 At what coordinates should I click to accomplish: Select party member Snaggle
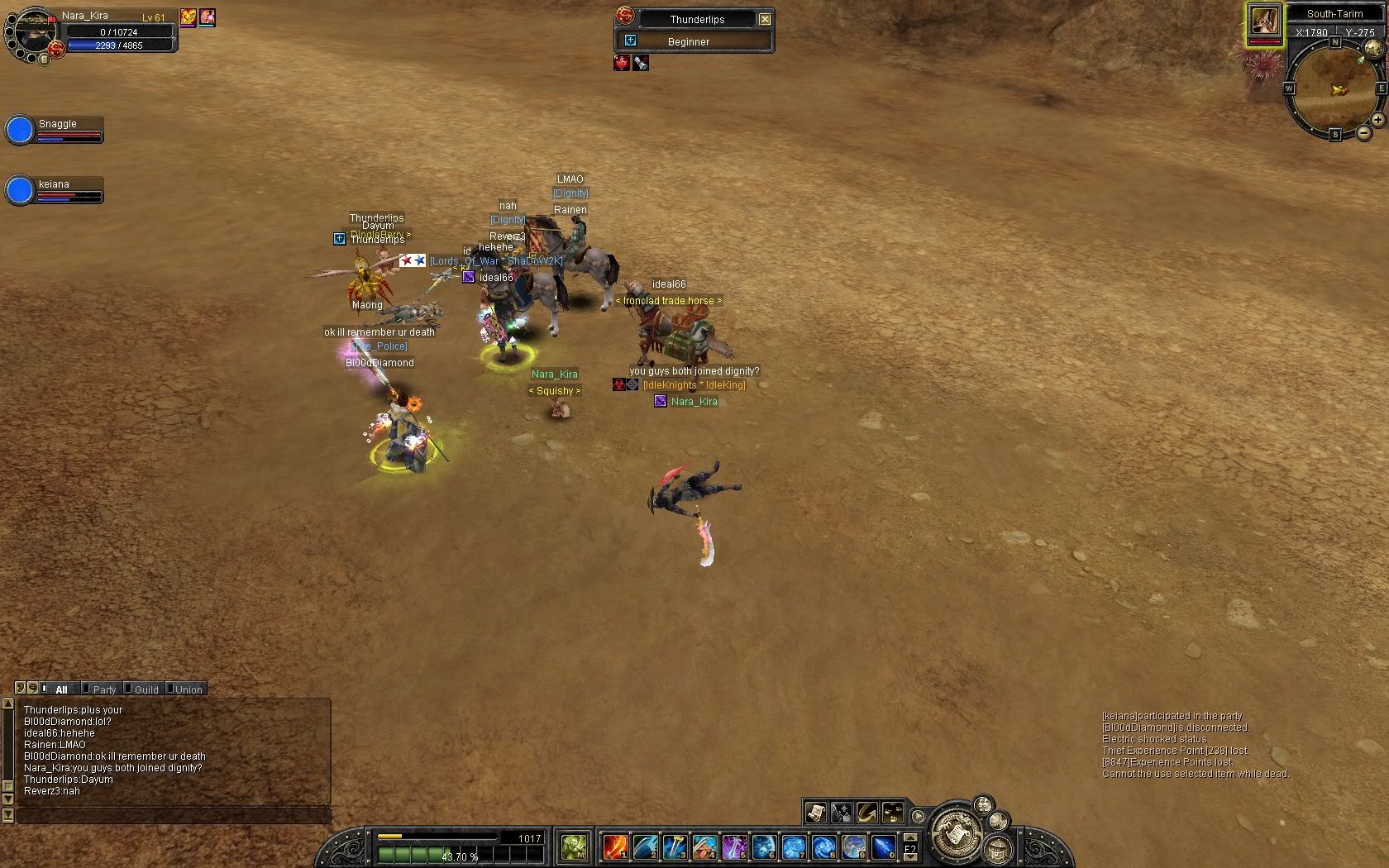[20, 130]
